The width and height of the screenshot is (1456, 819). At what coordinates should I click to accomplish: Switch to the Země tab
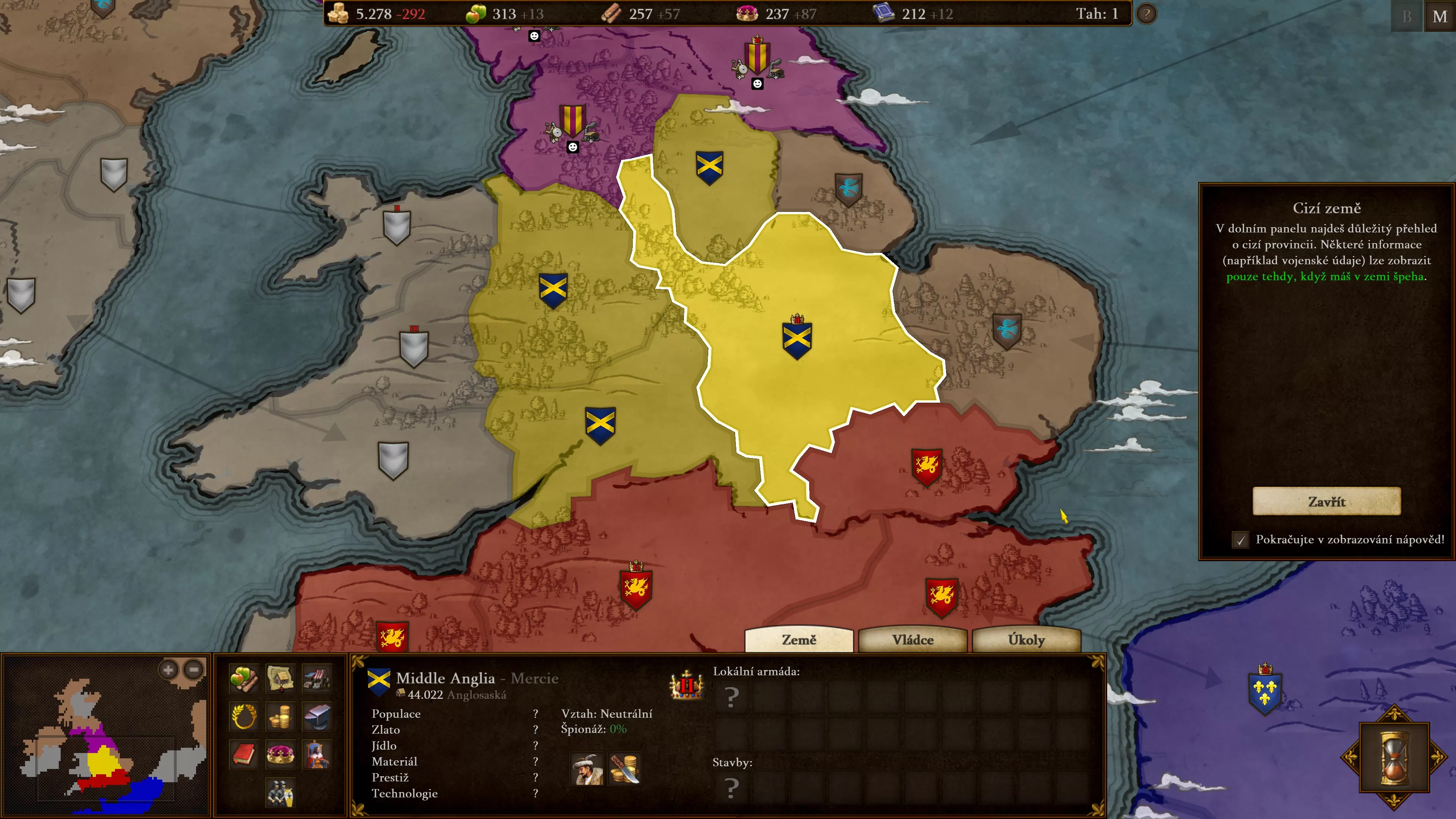coord(799,640)
